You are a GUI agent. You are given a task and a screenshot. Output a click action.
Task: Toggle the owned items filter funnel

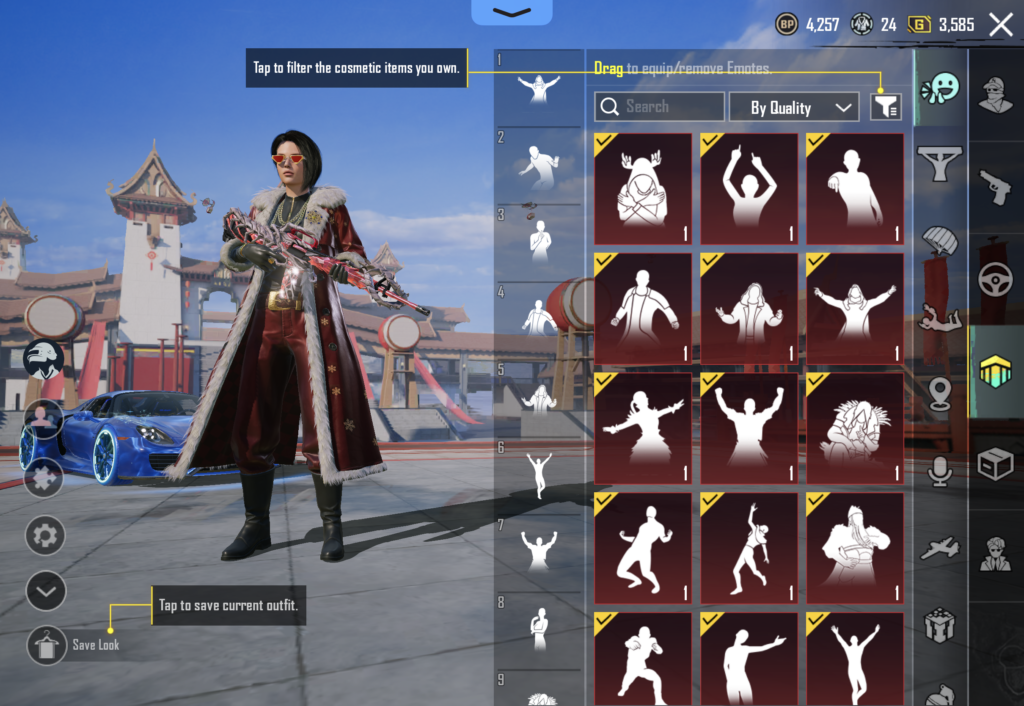[x=886, y=107]
